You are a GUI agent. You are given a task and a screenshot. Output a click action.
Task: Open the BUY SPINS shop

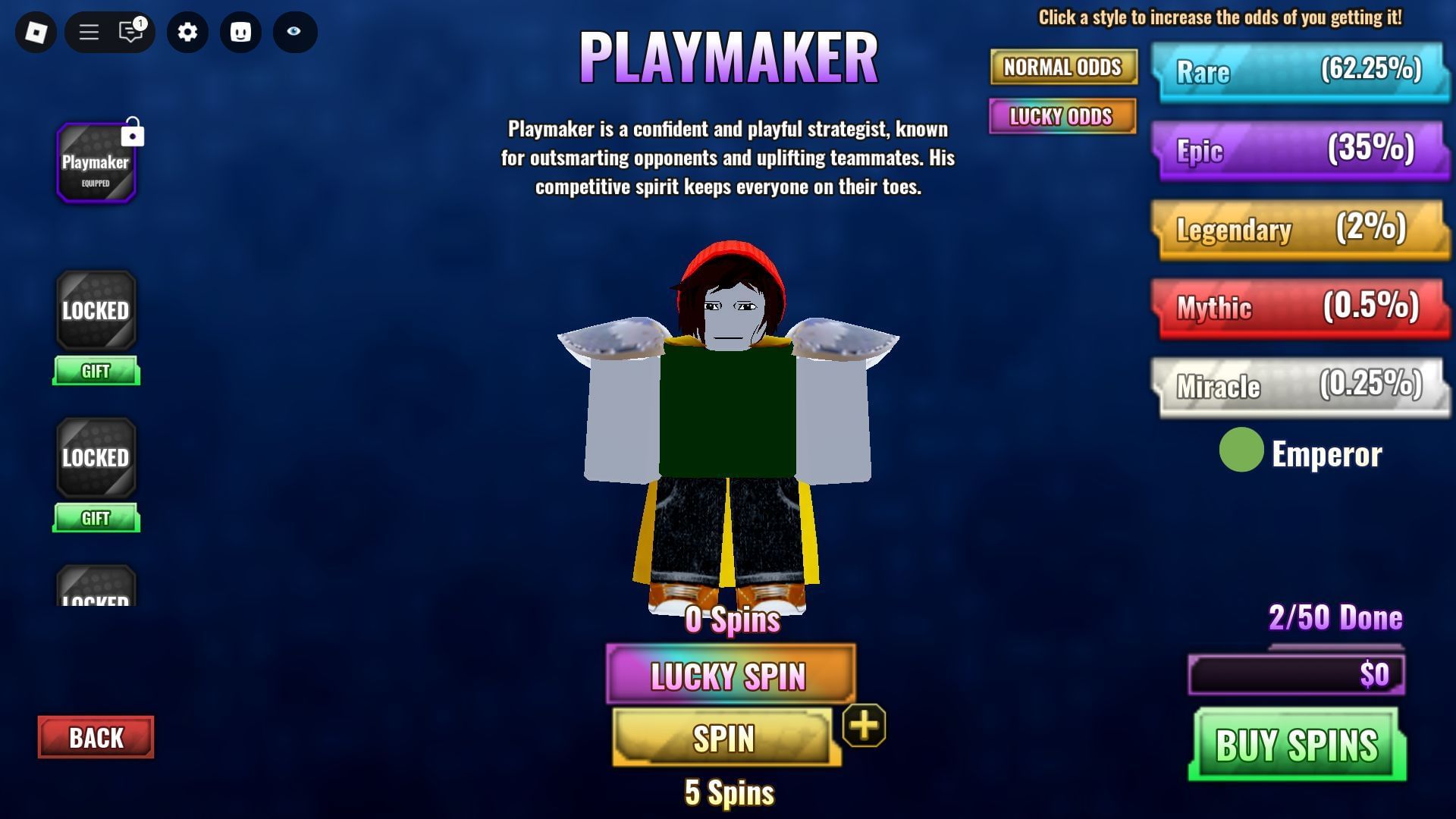[1297, 744]
